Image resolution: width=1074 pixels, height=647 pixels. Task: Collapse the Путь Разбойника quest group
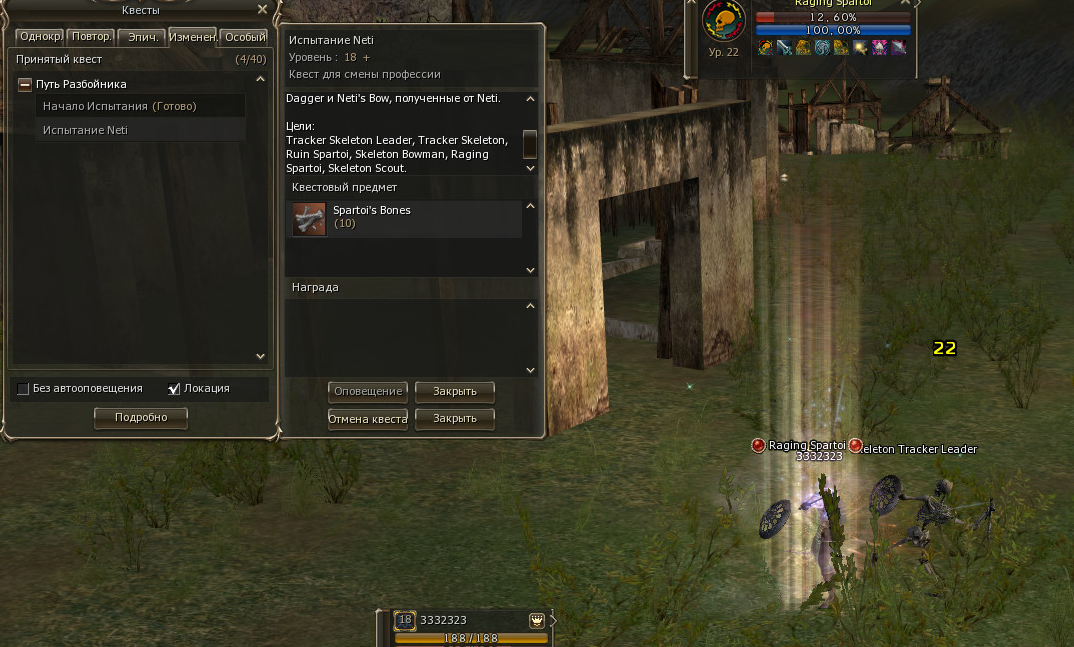(25, 85)
